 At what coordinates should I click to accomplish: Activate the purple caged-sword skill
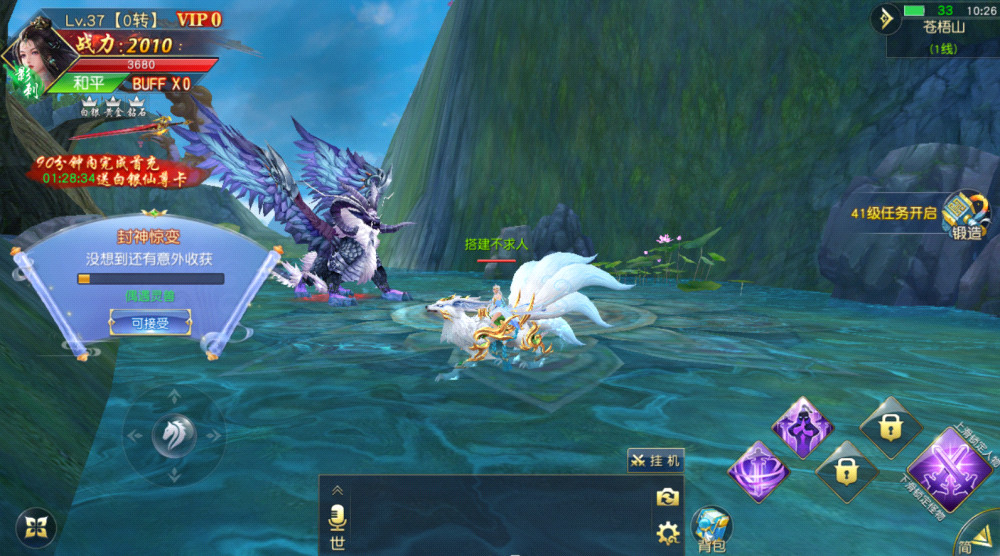(760, 472)
